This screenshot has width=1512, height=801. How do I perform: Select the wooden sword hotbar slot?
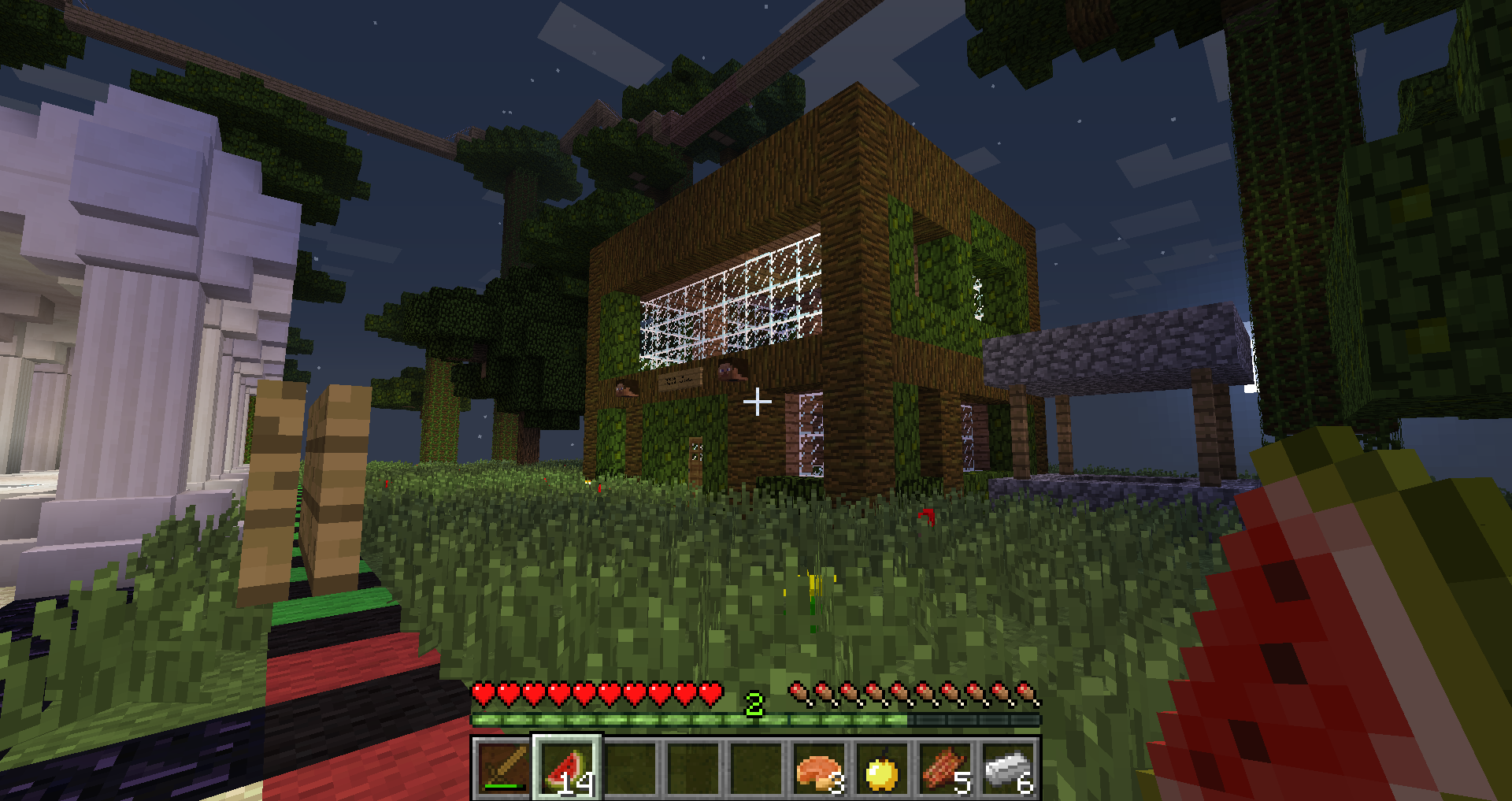tap(504, 769)
